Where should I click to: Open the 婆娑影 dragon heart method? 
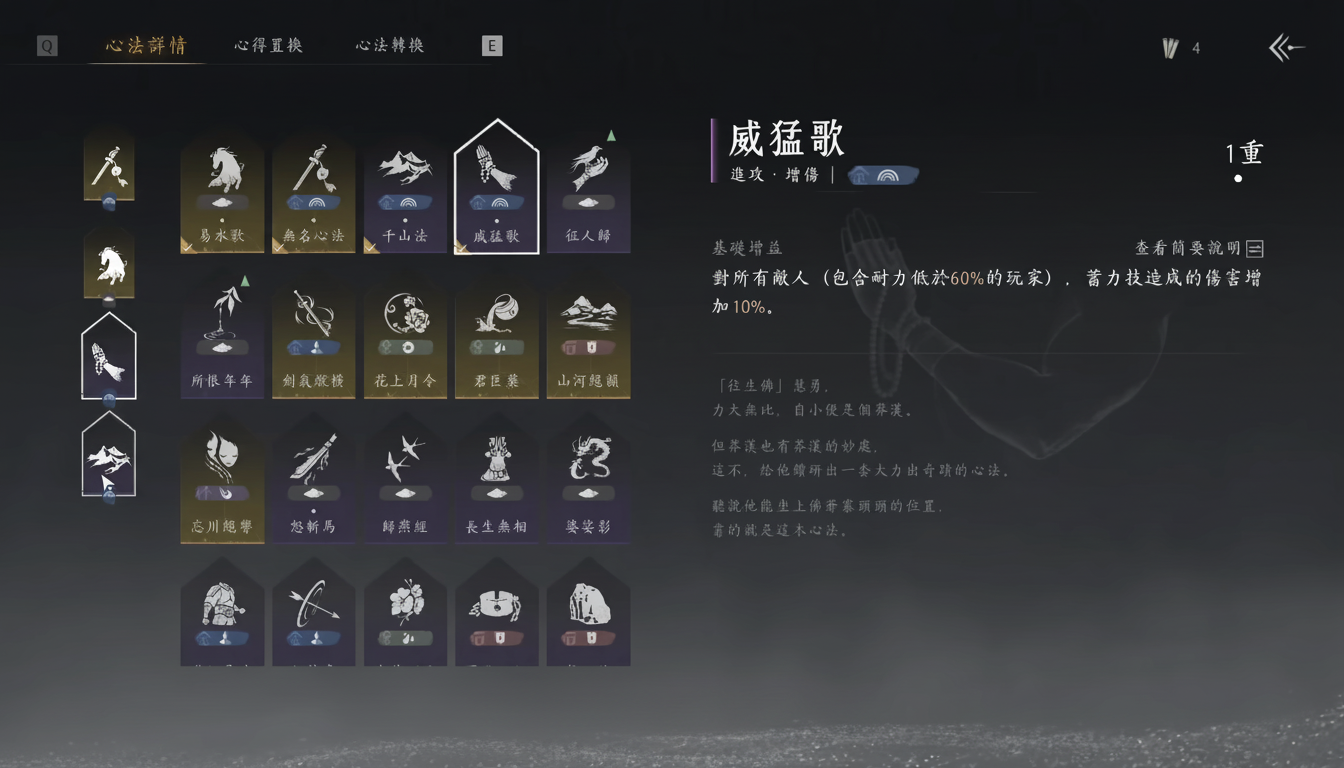[x=589, y=480]
